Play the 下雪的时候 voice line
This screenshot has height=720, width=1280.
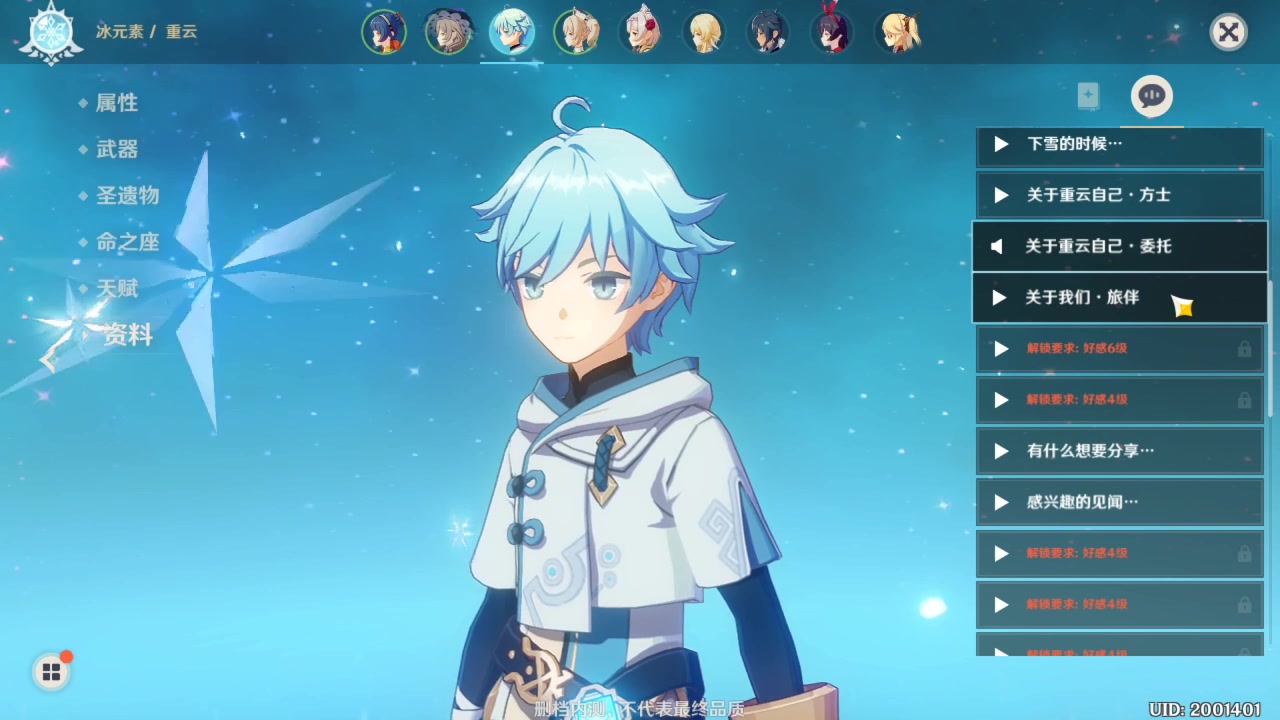pos(1119,144)
